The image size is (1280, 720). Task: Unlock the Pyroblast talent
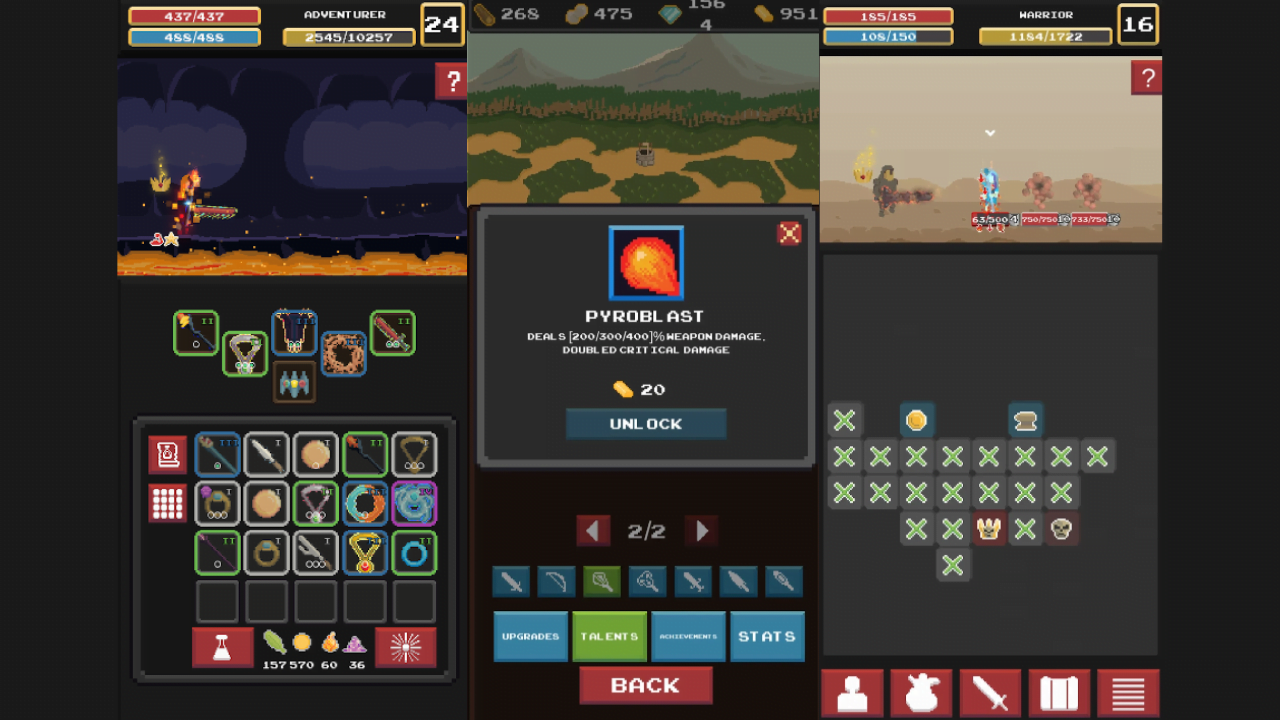point(645,423)
